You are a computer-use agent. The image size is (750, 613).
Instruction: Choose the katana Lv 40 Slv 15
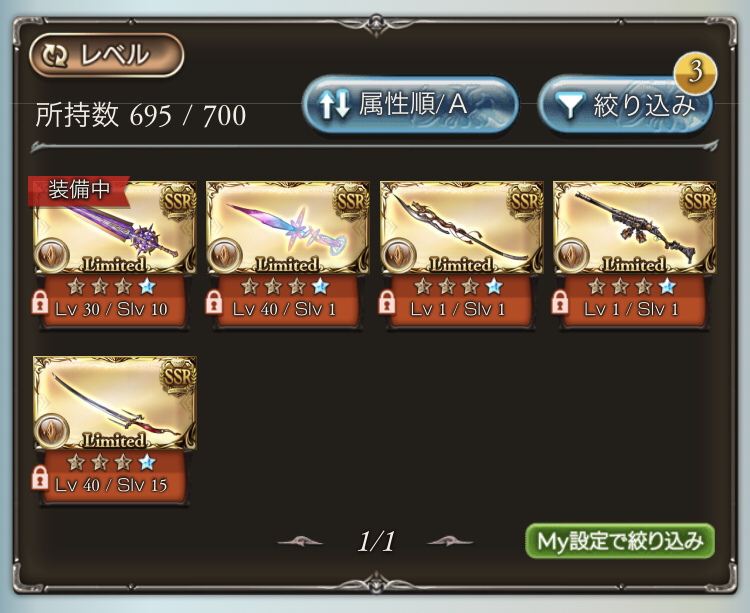(115, 406)
